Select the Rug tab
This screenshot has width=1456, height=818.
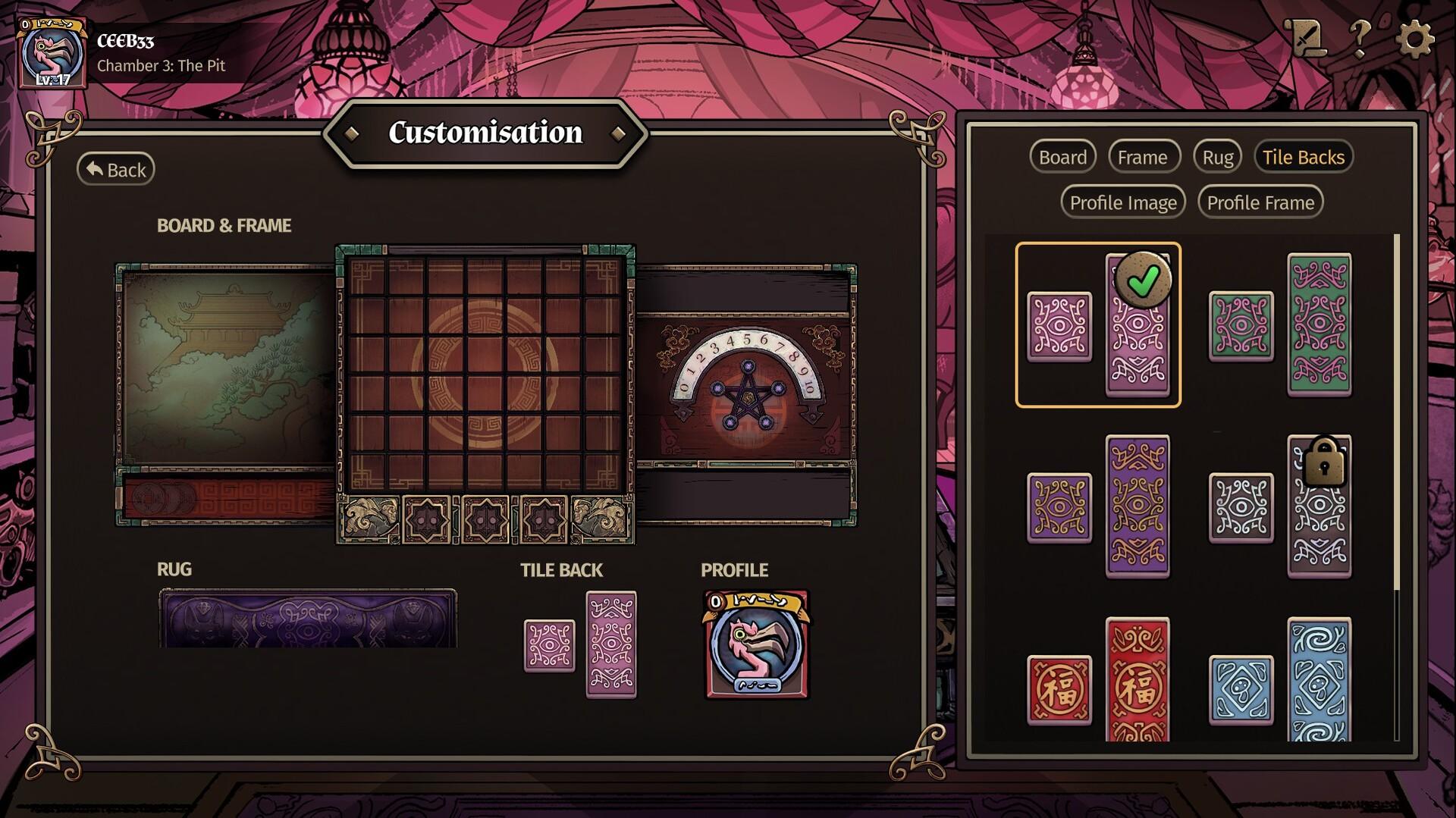[1217, 157]
